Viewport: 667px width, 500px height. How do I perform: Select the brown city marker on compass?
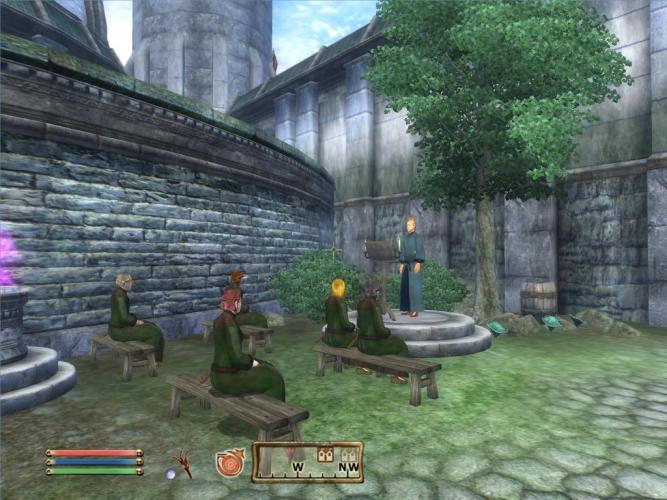(324, 454)
